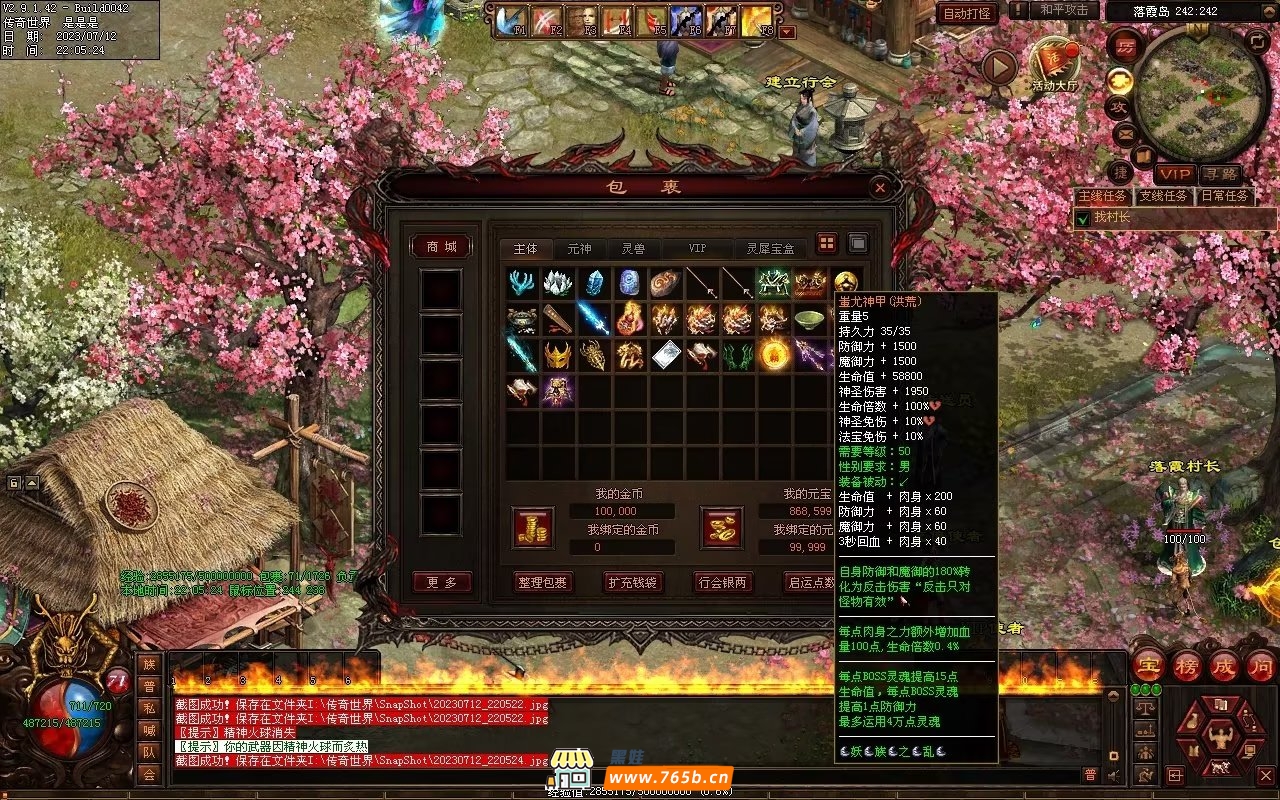1280x800 pixels.
Task: Open 行会银两 guild funds
Action: [723, 582]
